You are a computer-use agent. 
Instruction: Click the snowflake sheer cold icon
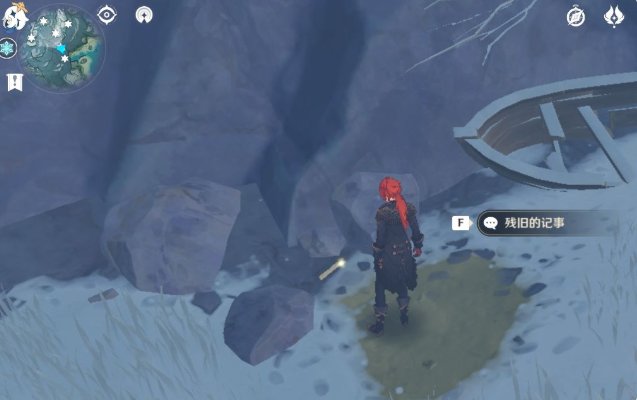8,49
